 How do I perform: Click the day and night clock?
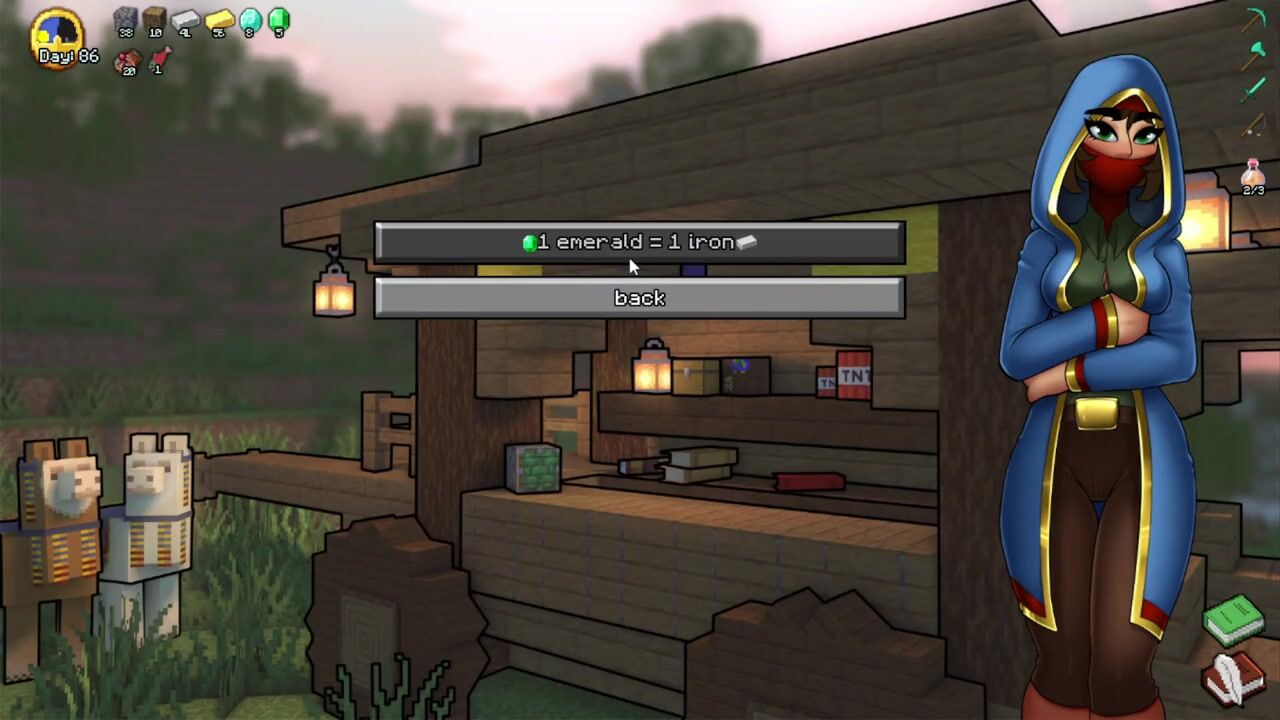[x=57, y=34]
